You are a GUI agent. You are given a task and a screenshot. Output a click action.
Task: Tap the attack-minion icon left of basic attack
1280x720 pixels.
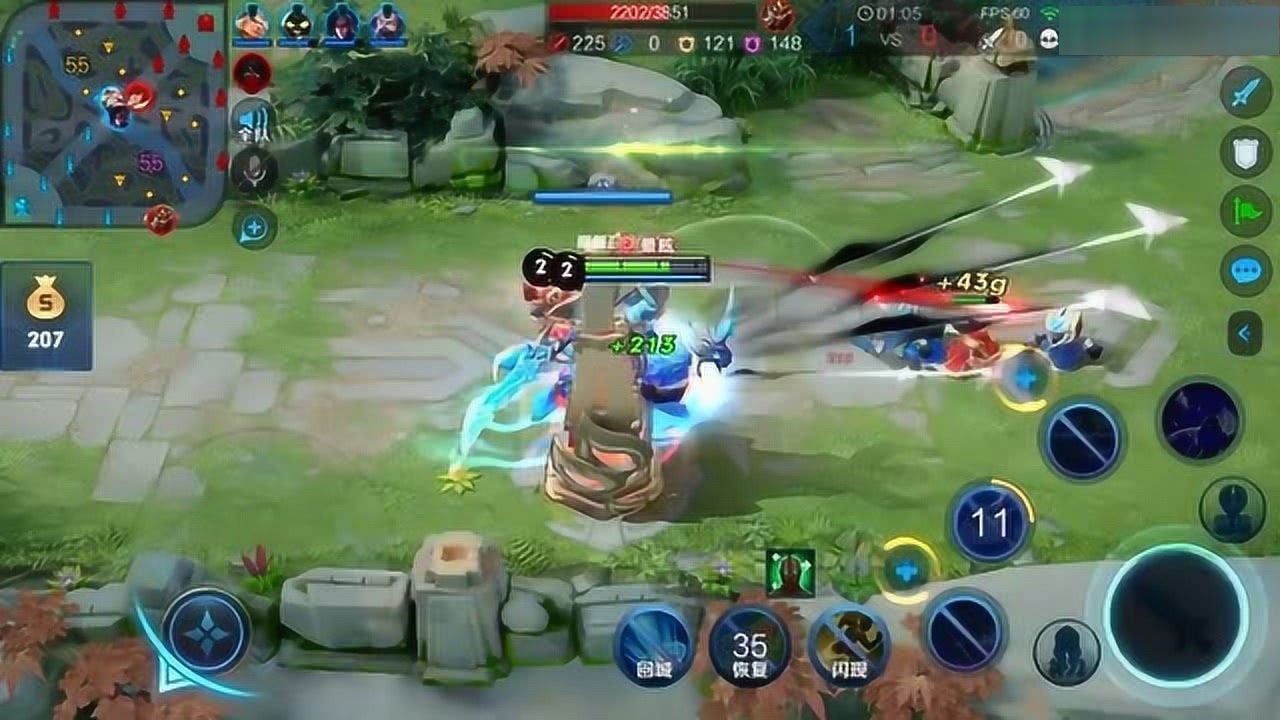click(x=1067, y=653)
